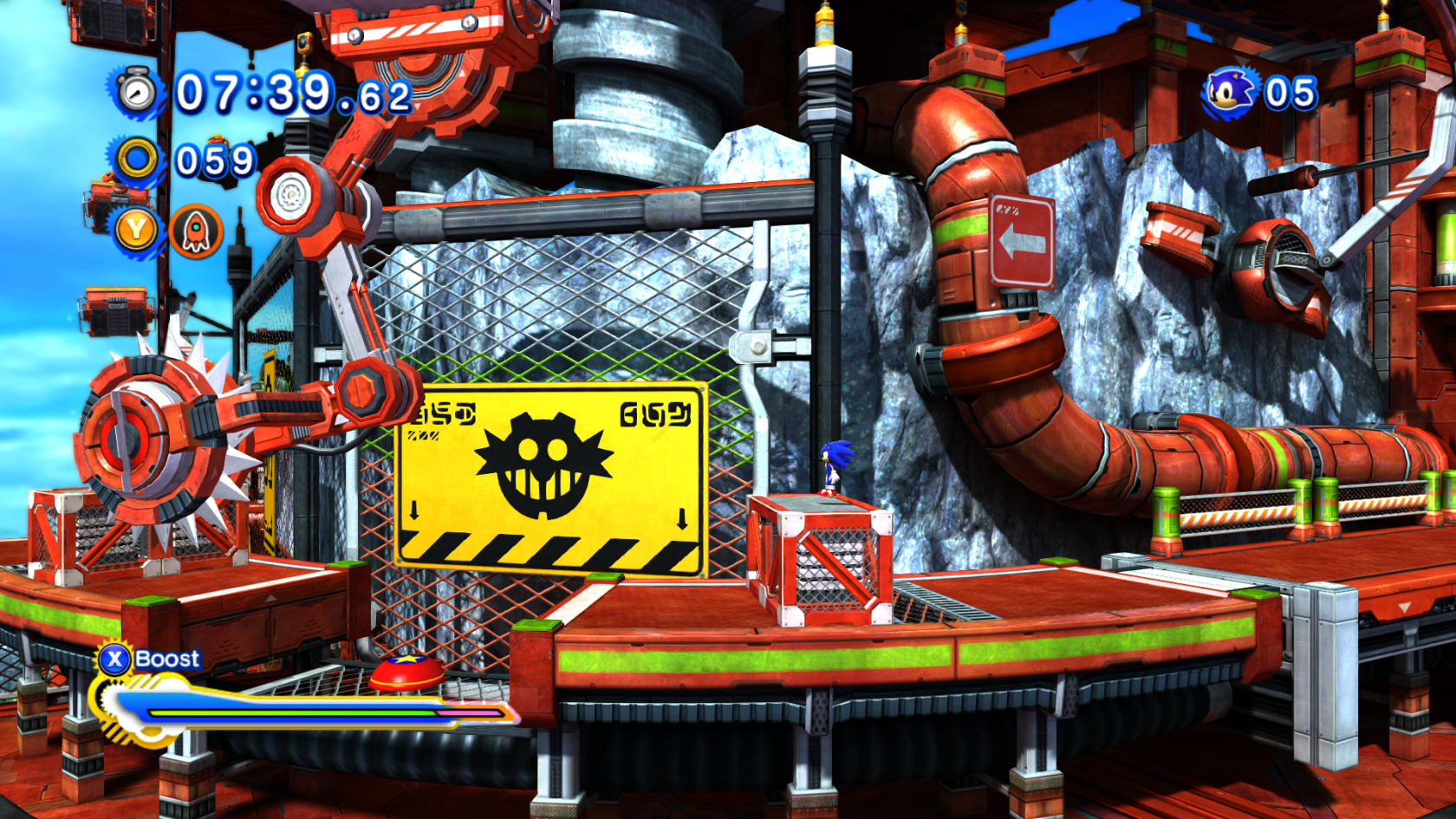This screenshot has width=1456, height=819.
Task: Click the Boost label text
Action: [x=167, y=659]
